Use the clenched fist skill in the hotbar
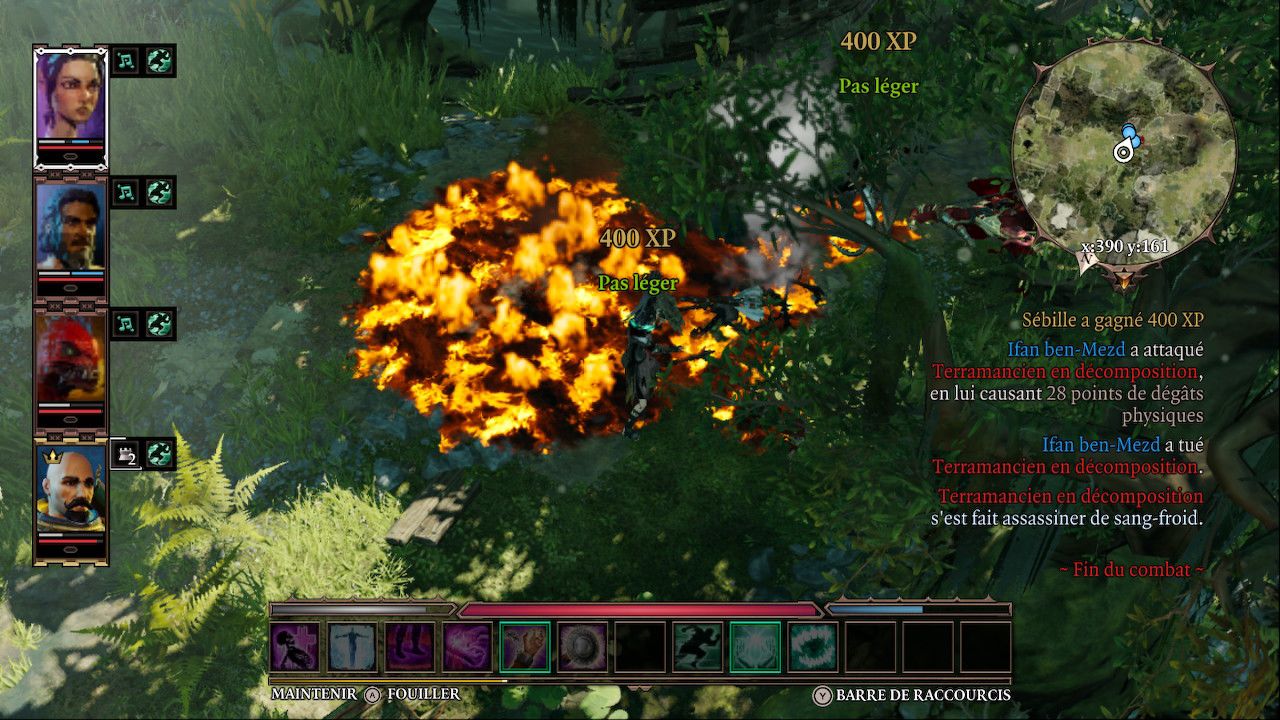This screenshot has width=1280, height=720. coord(525,647)
